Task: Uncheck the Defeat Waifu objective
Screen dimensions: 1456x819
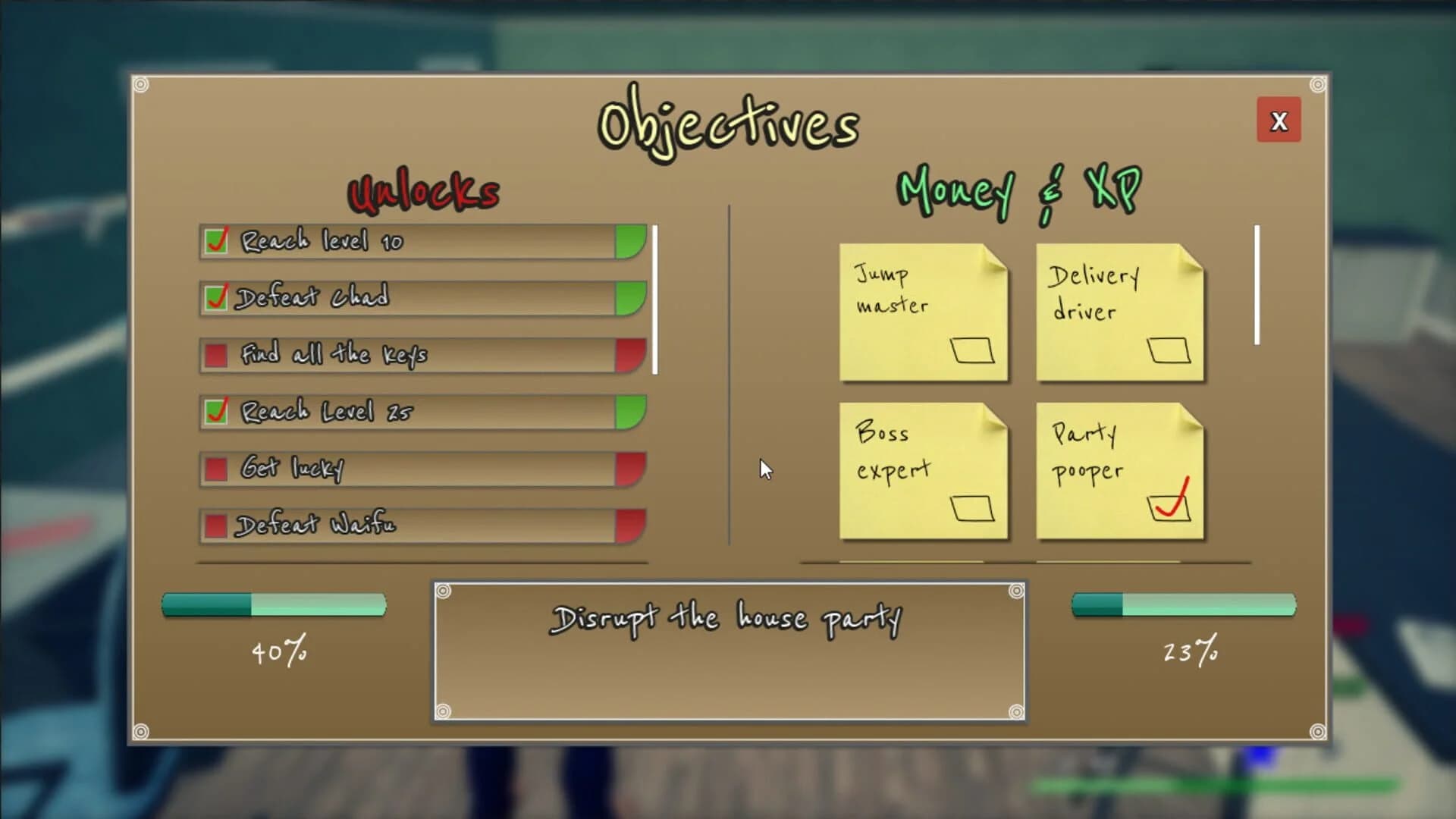Action: click(x=216, y=524)
